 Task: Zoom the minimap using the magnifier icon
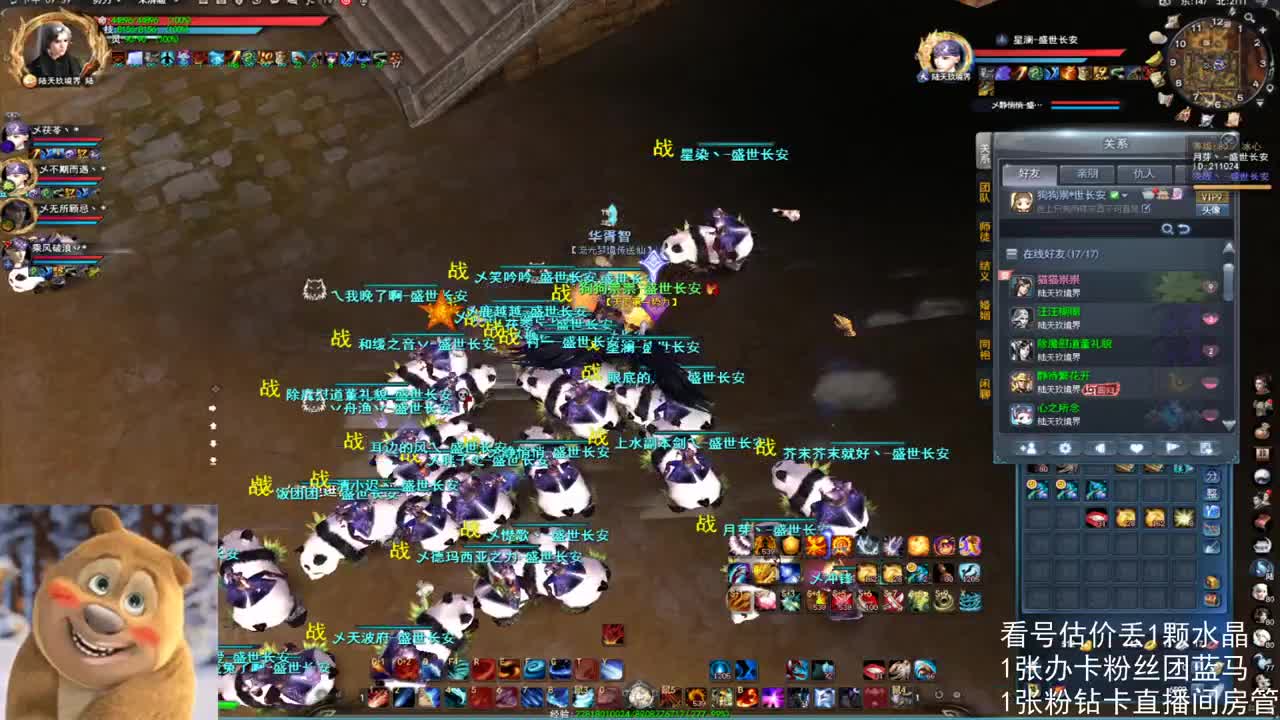(1250, 18)
